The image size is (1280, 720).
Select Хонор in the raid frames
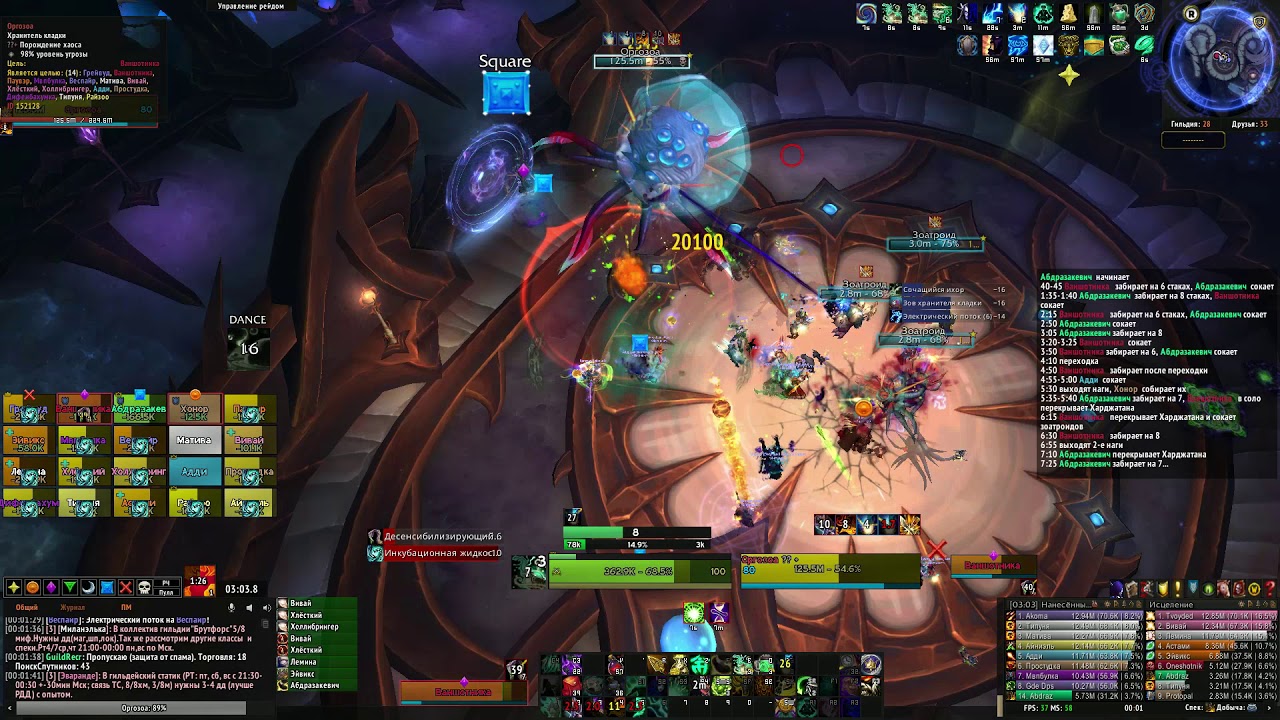coord(194,410)
